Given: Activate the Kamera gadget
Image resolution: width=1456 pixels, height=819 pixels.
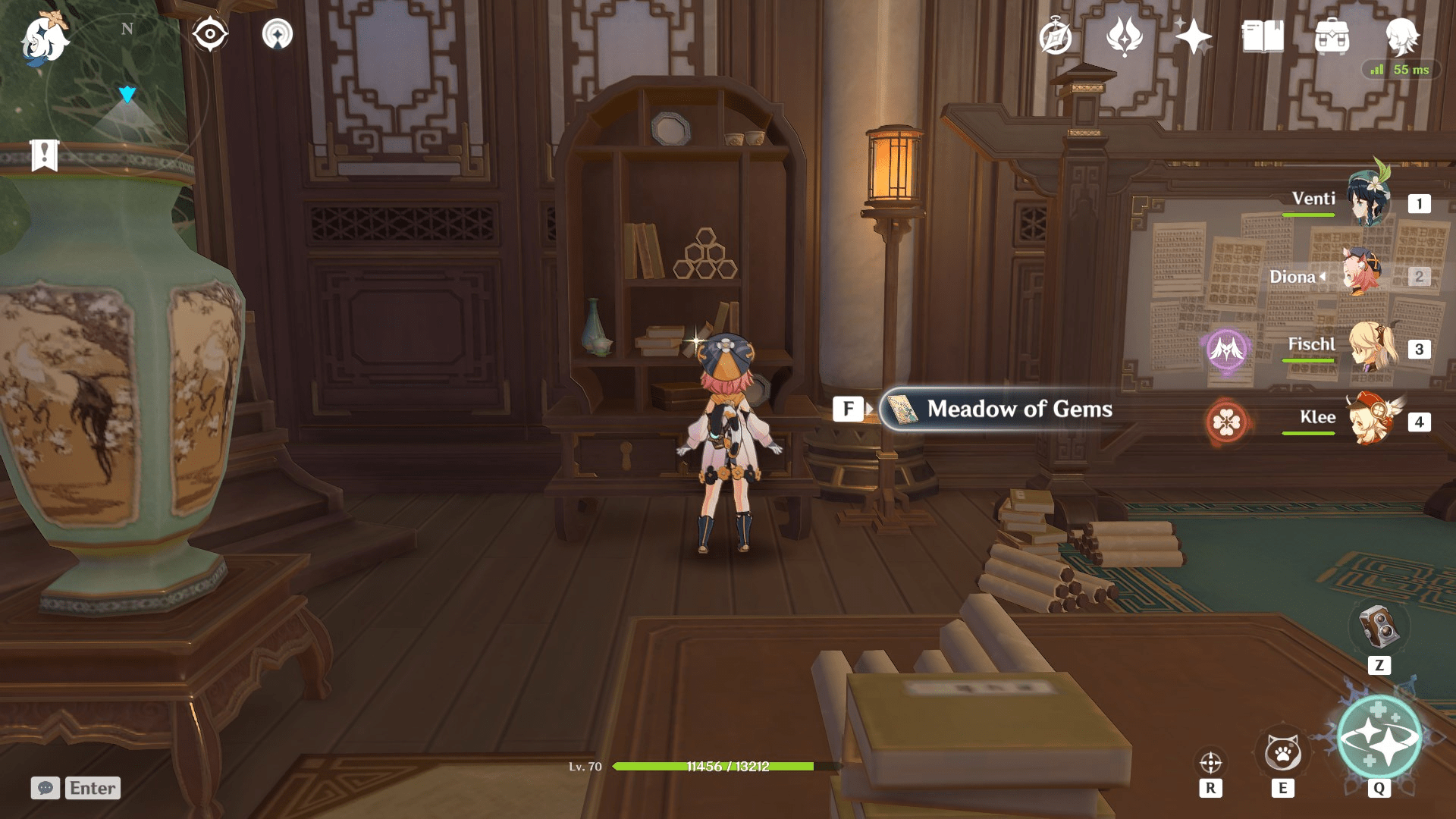Looking at the screenshot, I should point(1379,630).
